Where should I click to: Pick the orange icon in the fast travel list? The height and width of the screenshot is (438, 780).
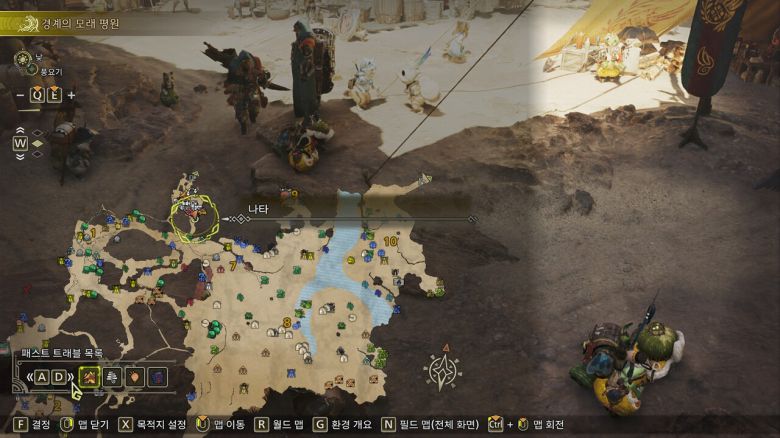132,377
